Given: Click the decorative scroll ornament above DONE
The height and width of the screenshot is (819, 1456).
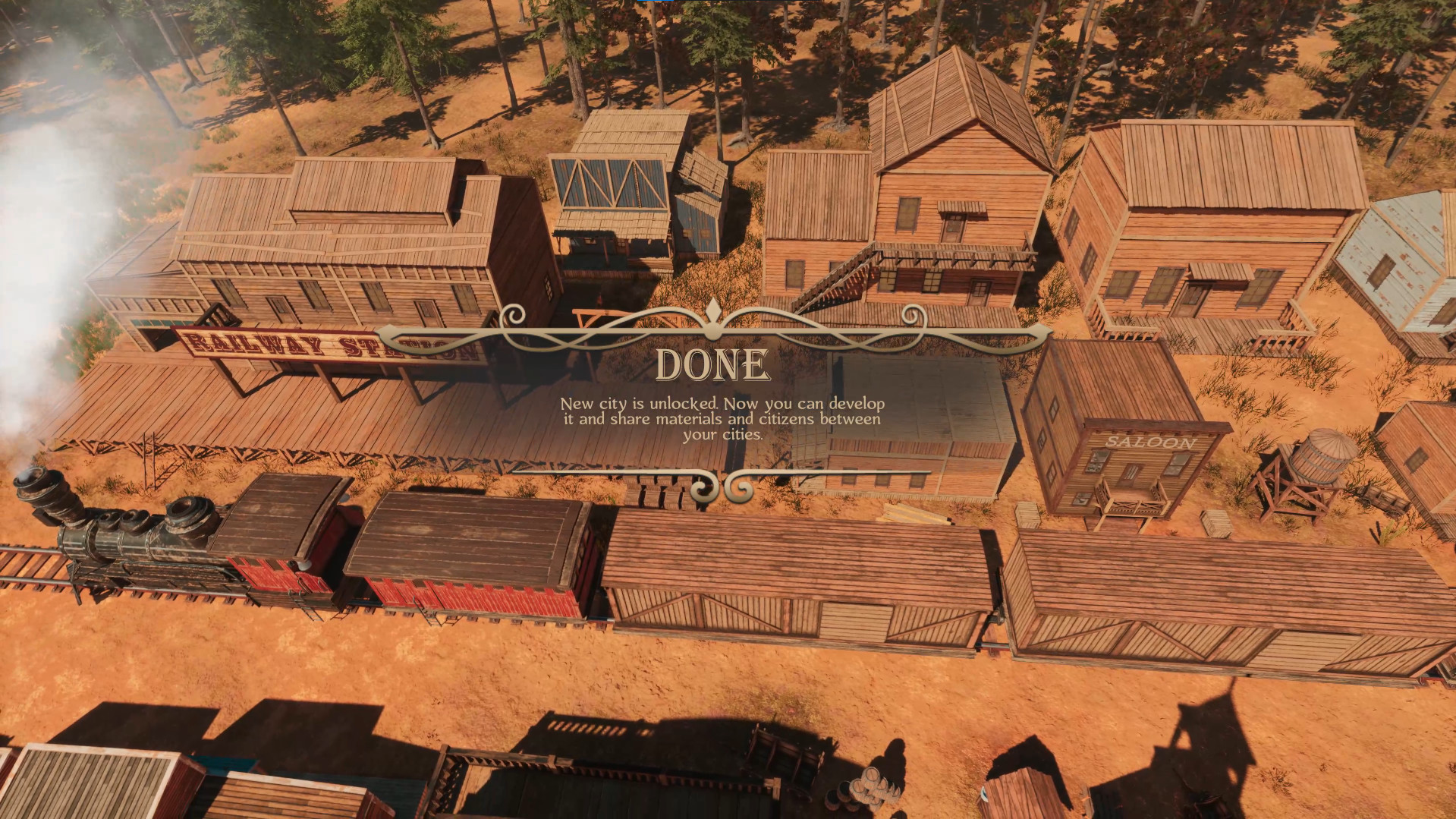Looking at the screenshot, I should click(x=712, y=319).
